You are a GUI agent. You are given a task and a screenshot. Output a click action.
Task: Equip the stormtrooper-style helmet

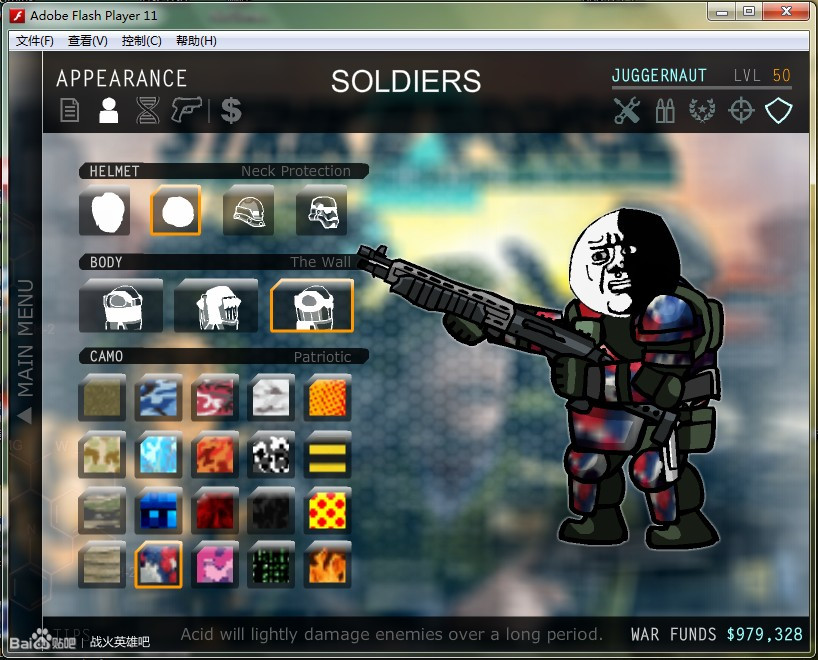click(x=322, y=211)
